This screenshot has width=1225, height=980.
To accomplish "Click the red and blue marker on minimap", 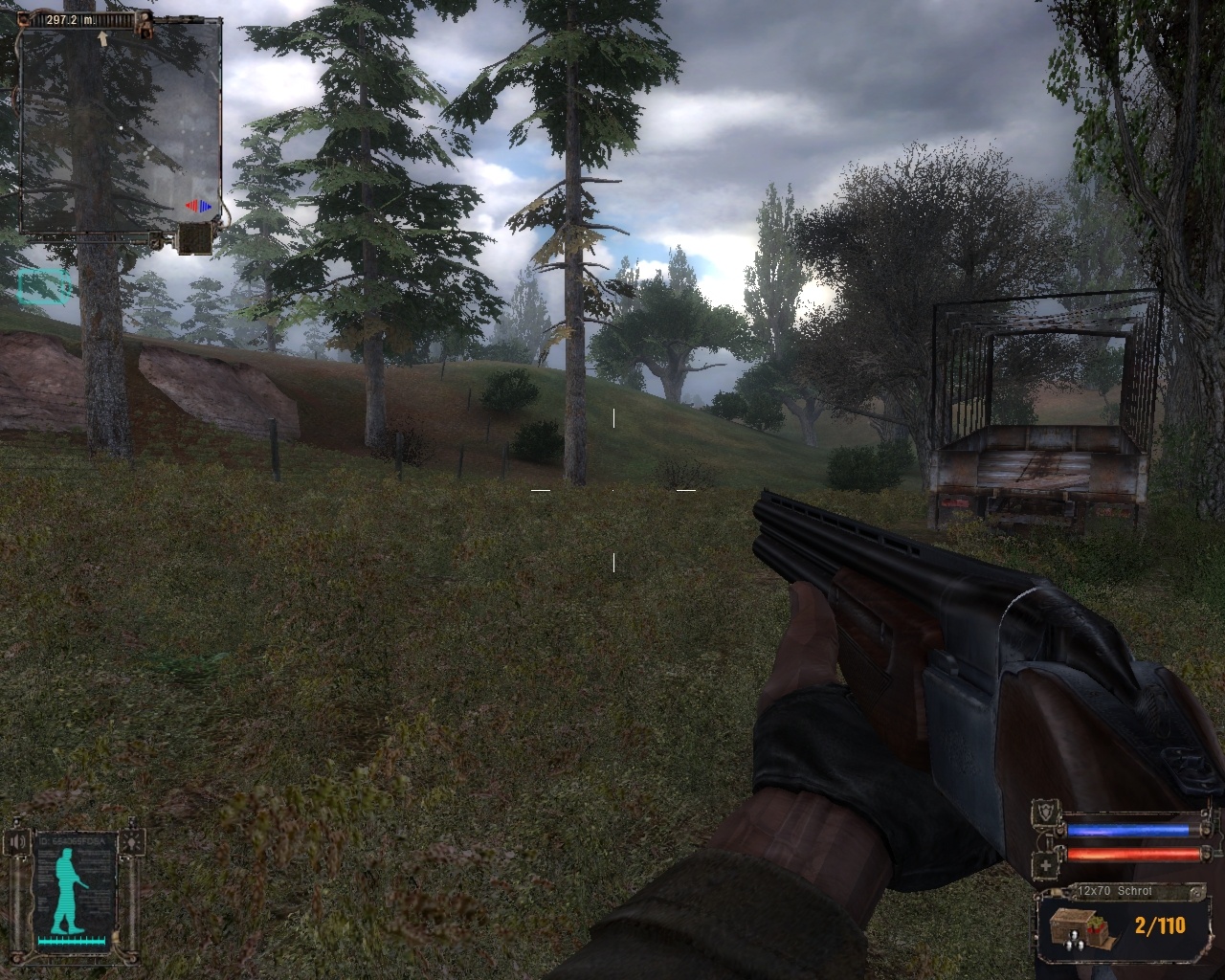I will [199, 206].
